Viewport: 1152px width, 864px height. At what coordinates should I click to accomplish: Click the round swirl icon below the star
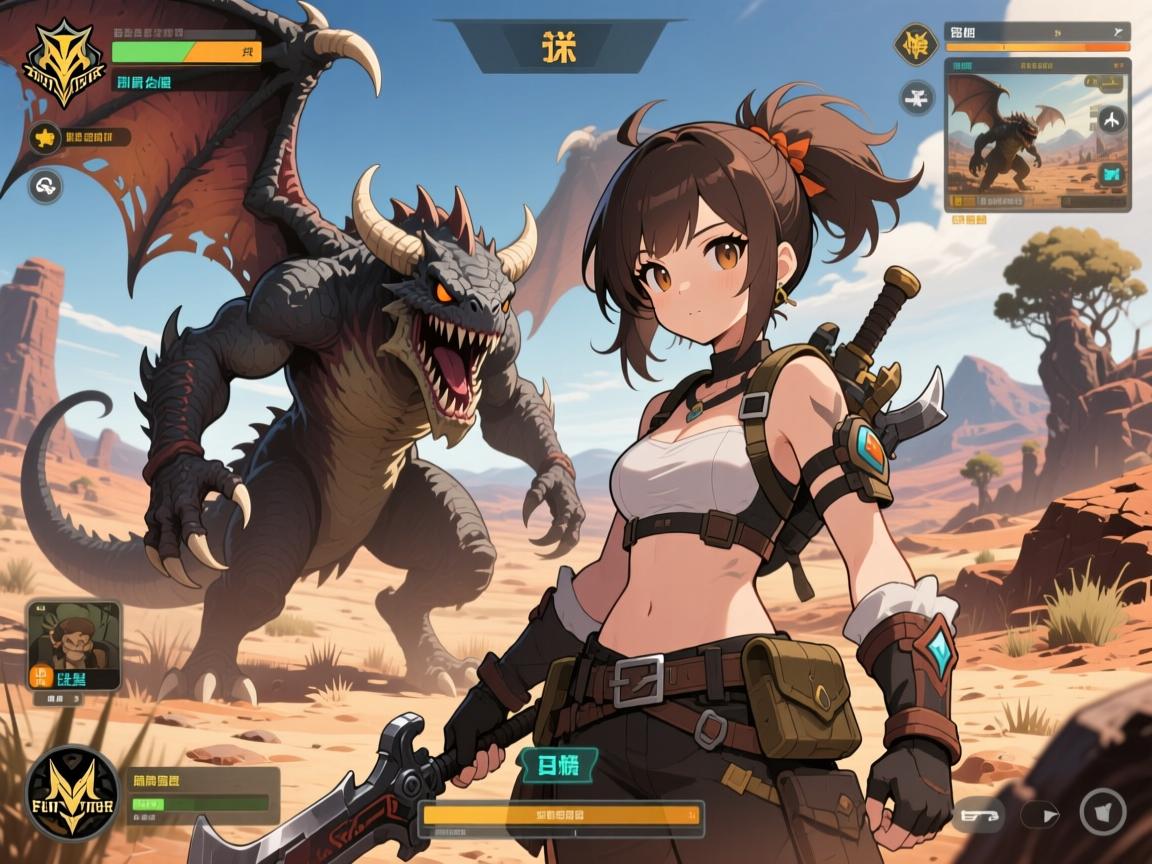pos(45,185)
